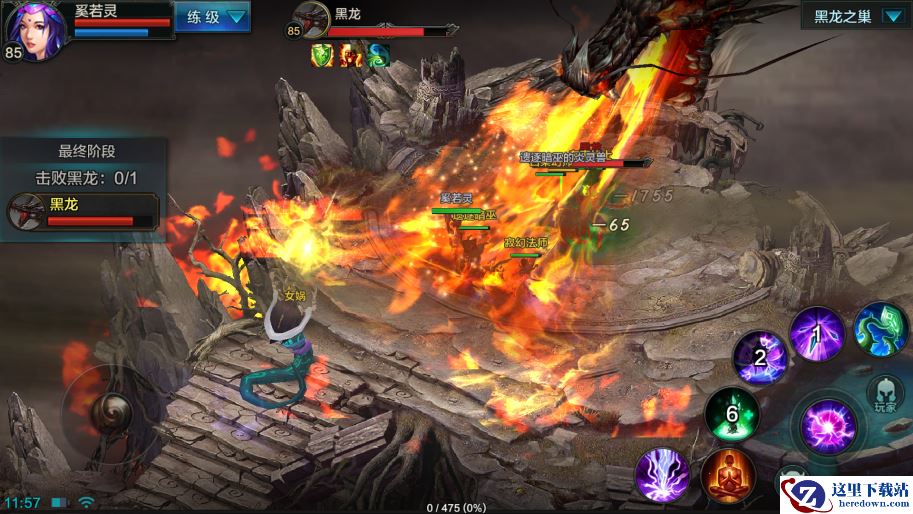Tap the virtual joystick thumb pad
The height and width of the screenshot is (514, 913).
pos(108,410)
